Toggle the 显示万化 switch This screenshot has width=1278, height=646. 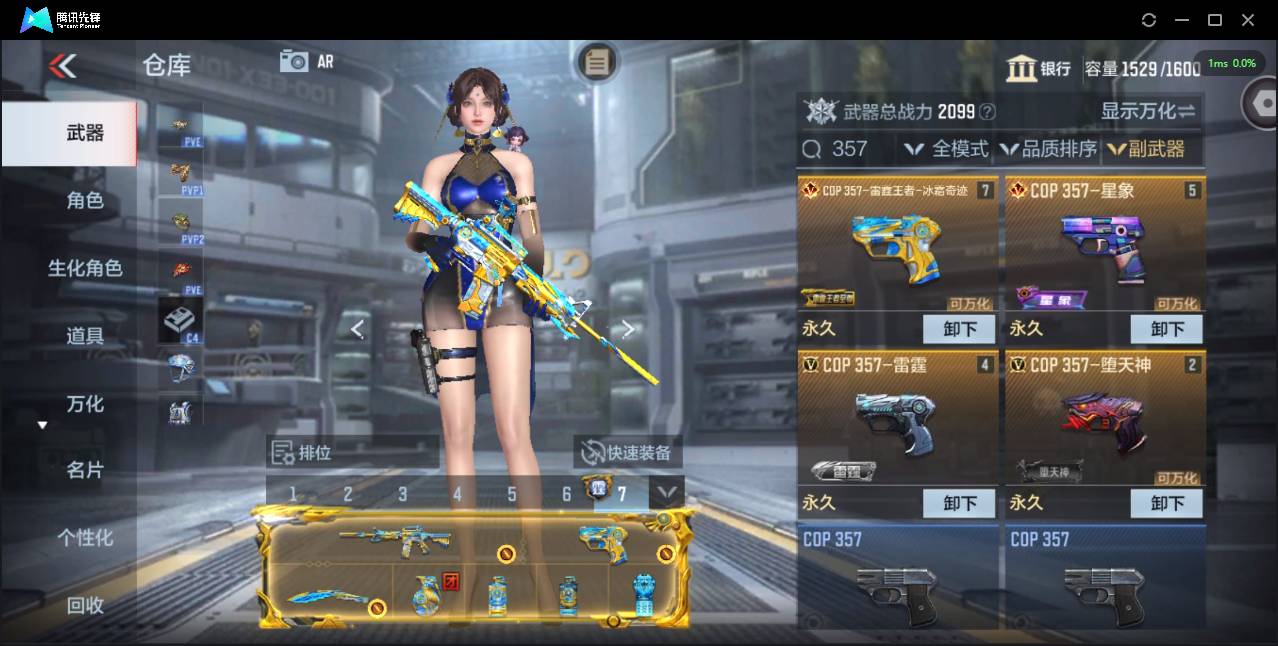tap(1148, 111)
